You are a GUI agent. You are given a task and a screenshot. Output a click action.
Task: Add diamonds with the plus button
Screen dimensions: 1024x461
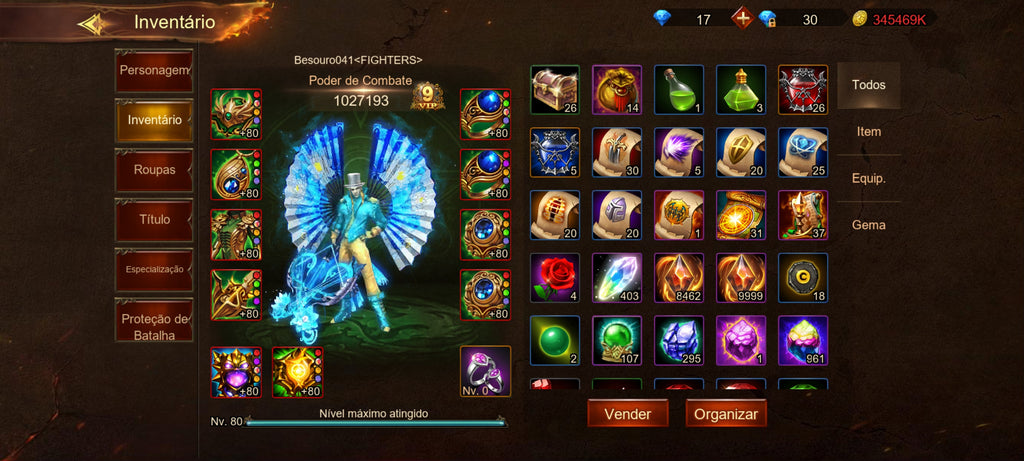[x=742, y=18]
